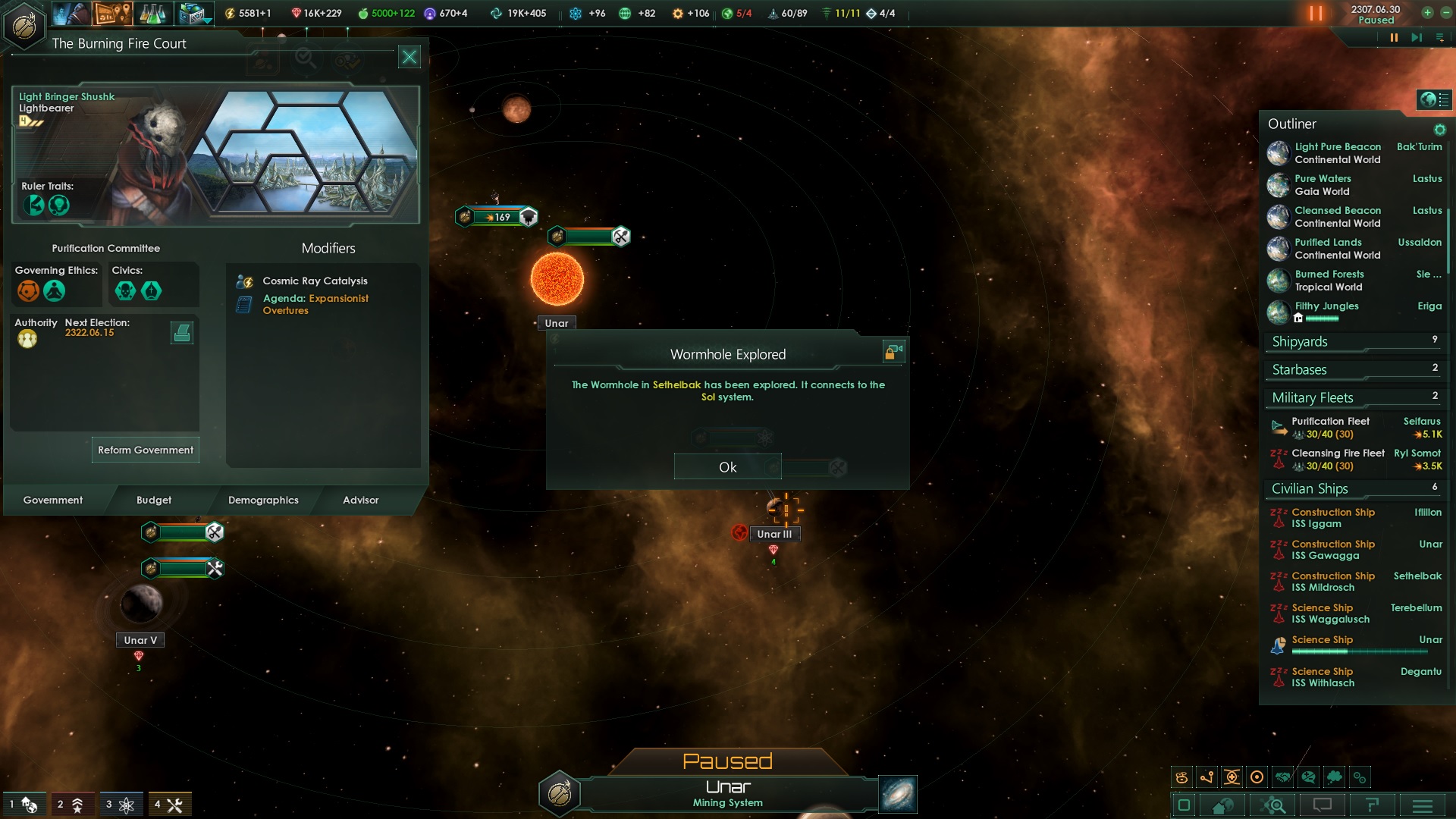Toggle the opinion map mode icon

click(x=1307, y=777)
